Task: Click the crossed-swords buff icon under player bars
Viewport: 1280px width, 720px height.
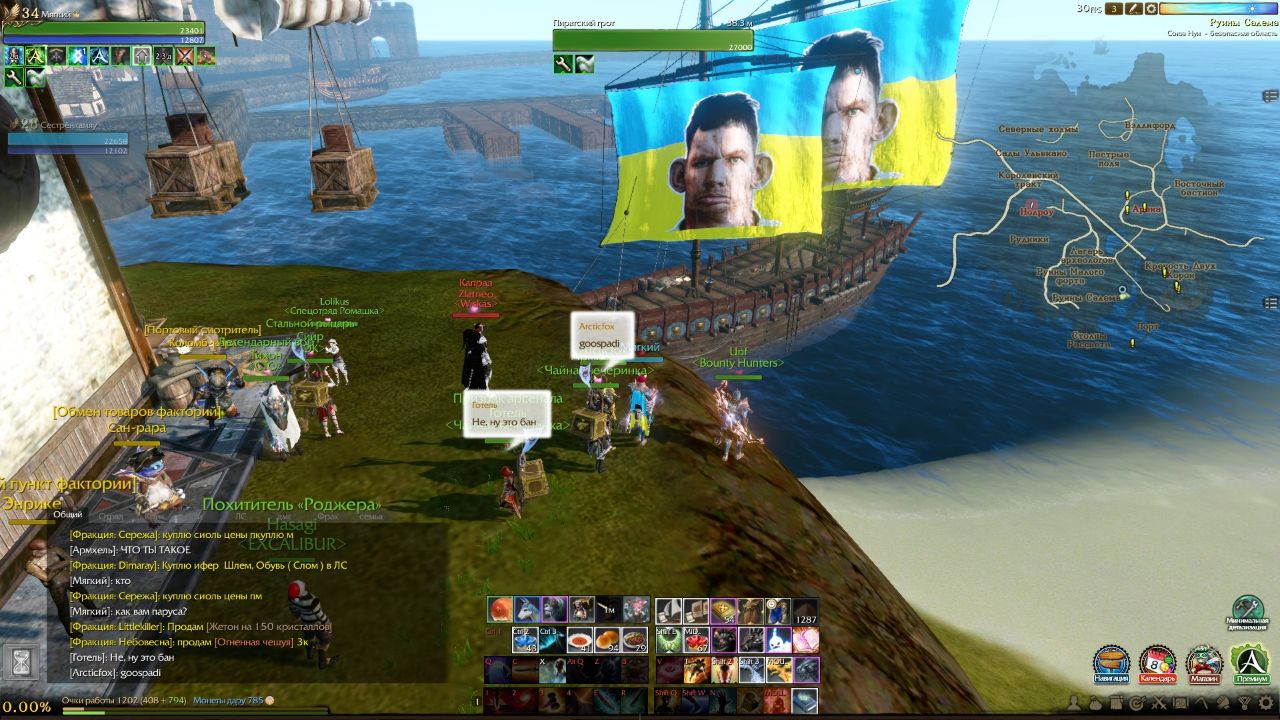Action: (x=185, y=56)
